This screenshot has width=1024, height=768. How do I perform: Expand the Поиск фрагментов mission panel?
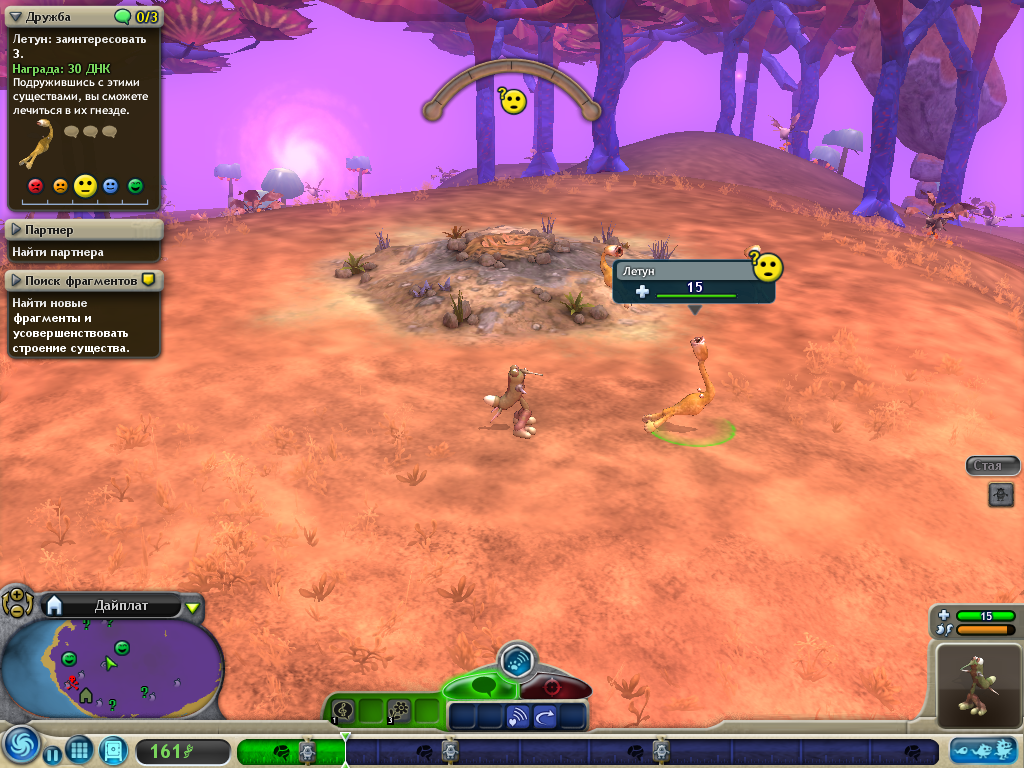pyautogui.click(x=16, y=281)
